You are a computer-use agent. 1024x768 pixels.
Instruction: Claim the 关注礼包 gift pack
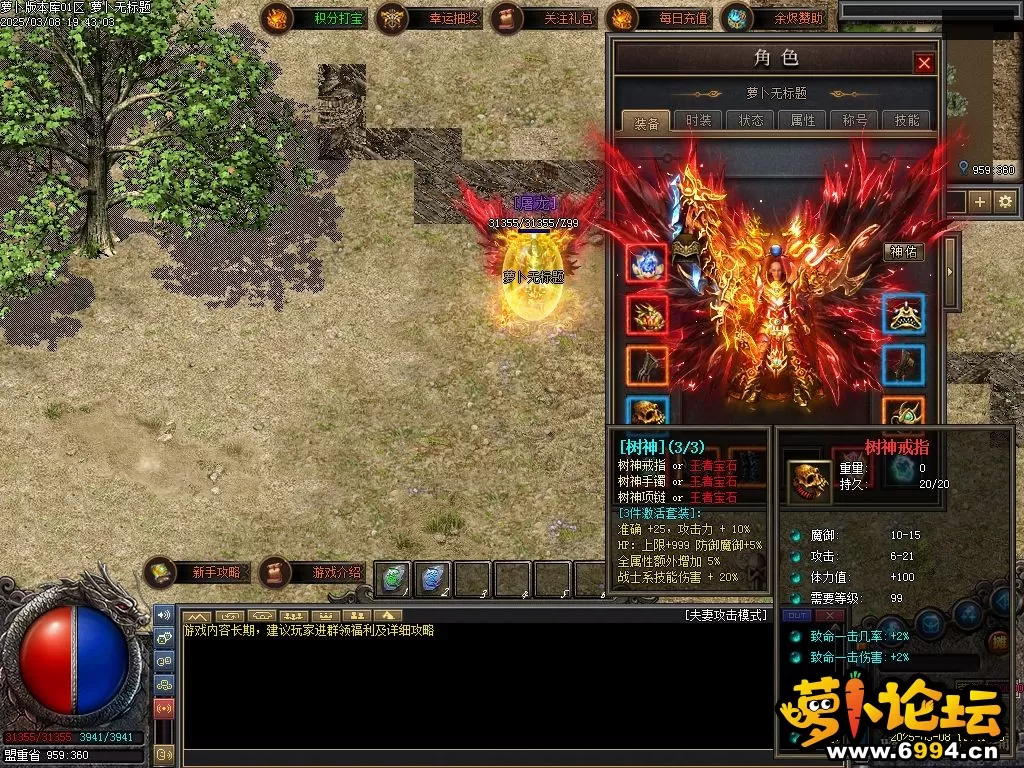tap(543, 18)
